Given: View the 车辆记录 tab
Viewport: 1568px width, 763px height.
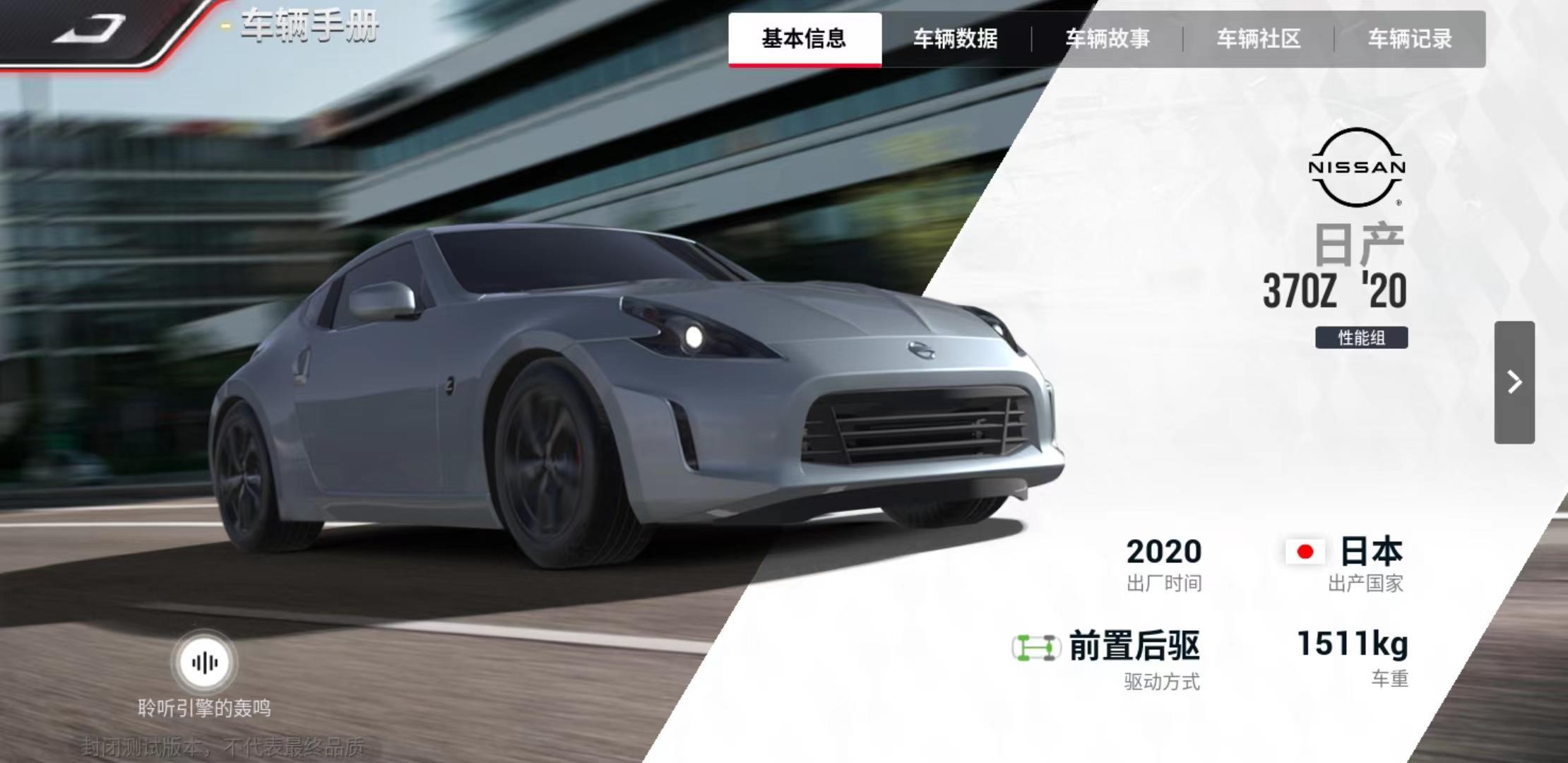Looking at the screenshot, I should click(x=1410, y=39).
